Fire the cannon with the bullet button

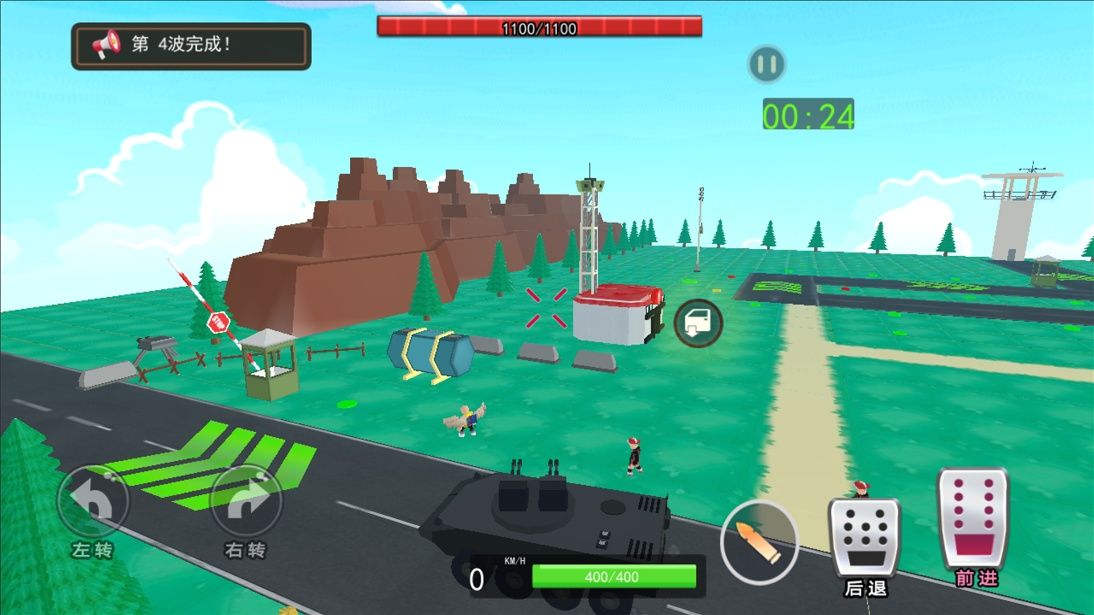click(x=759, y=541)
